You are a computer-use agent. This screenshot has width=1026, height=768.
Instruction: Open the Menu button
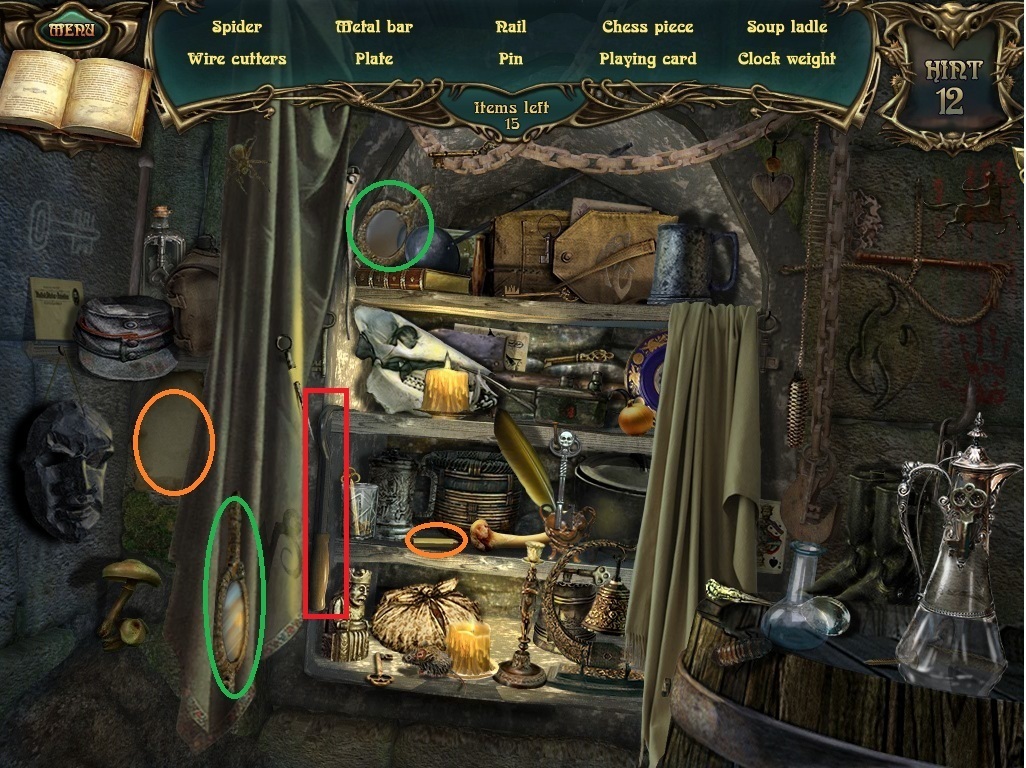(71, 29)
